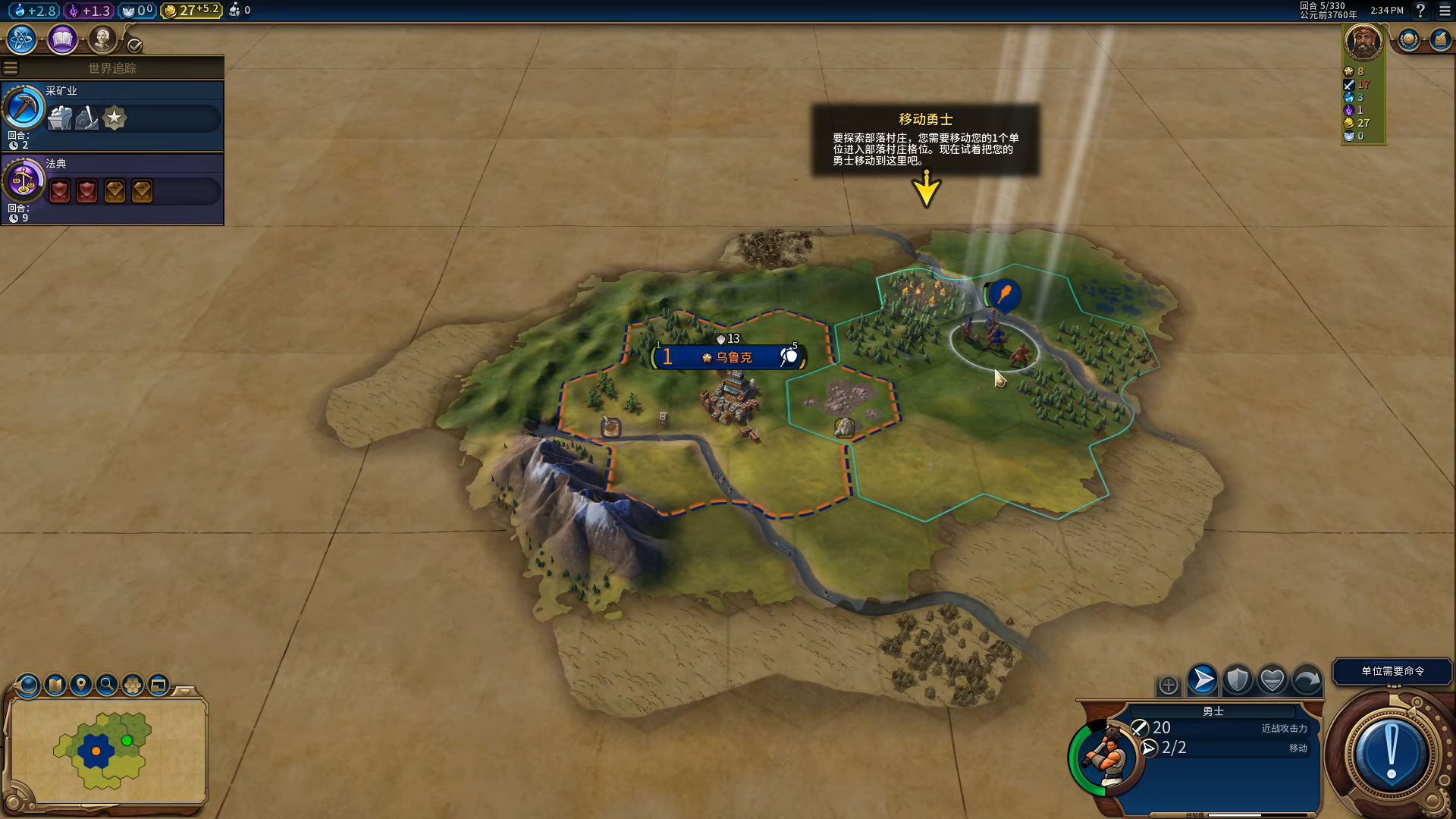Choose the heart heal action
The image size is (1456, 819).
[x=1272, y=680]
